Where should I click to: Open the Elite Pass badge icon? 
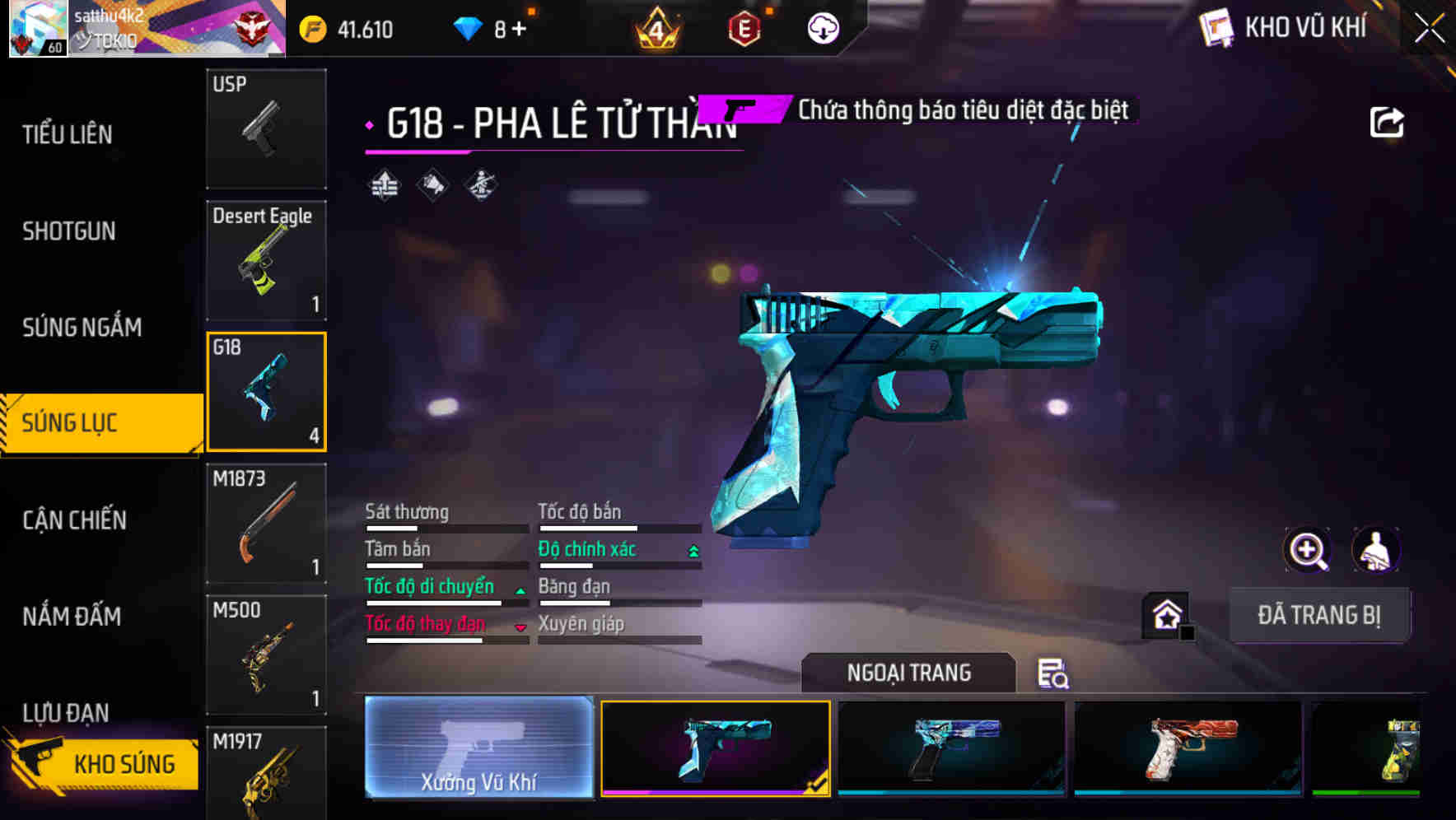[x=744, y=27]
